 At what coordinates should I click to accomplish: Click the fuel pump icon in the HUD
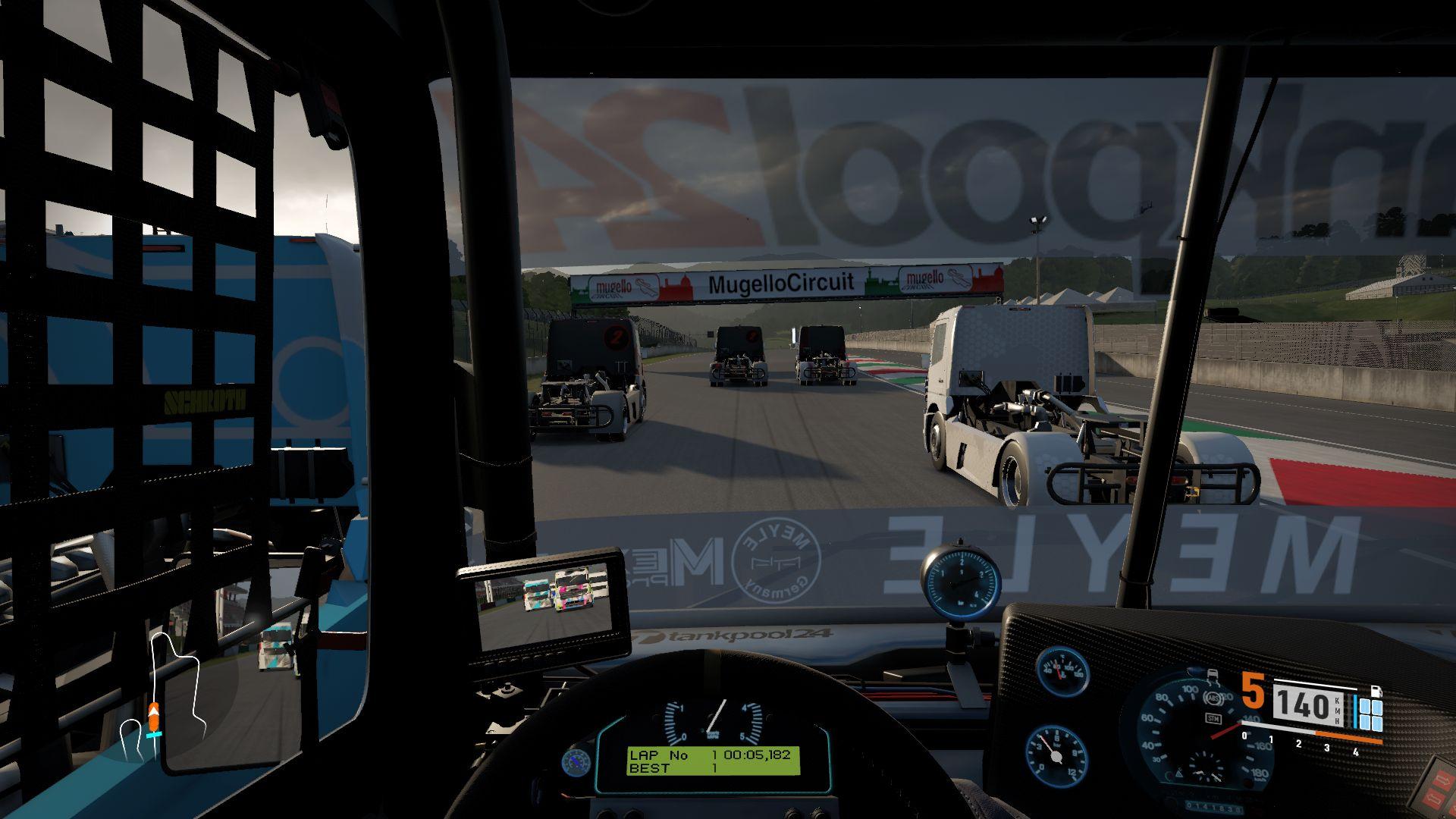[x=1376, y=692]
